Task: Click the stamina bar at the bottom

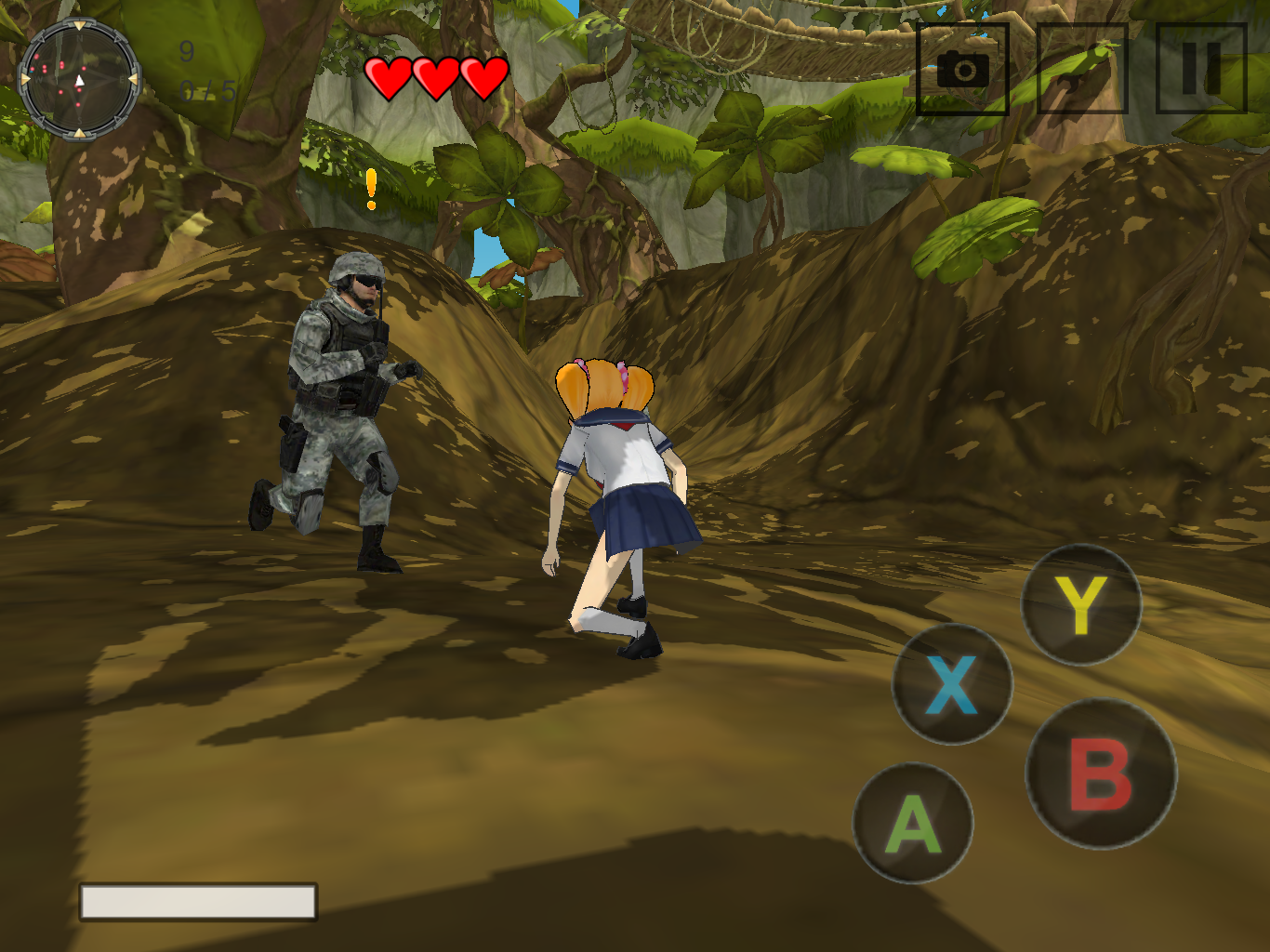Action: (x=198, y=902)
